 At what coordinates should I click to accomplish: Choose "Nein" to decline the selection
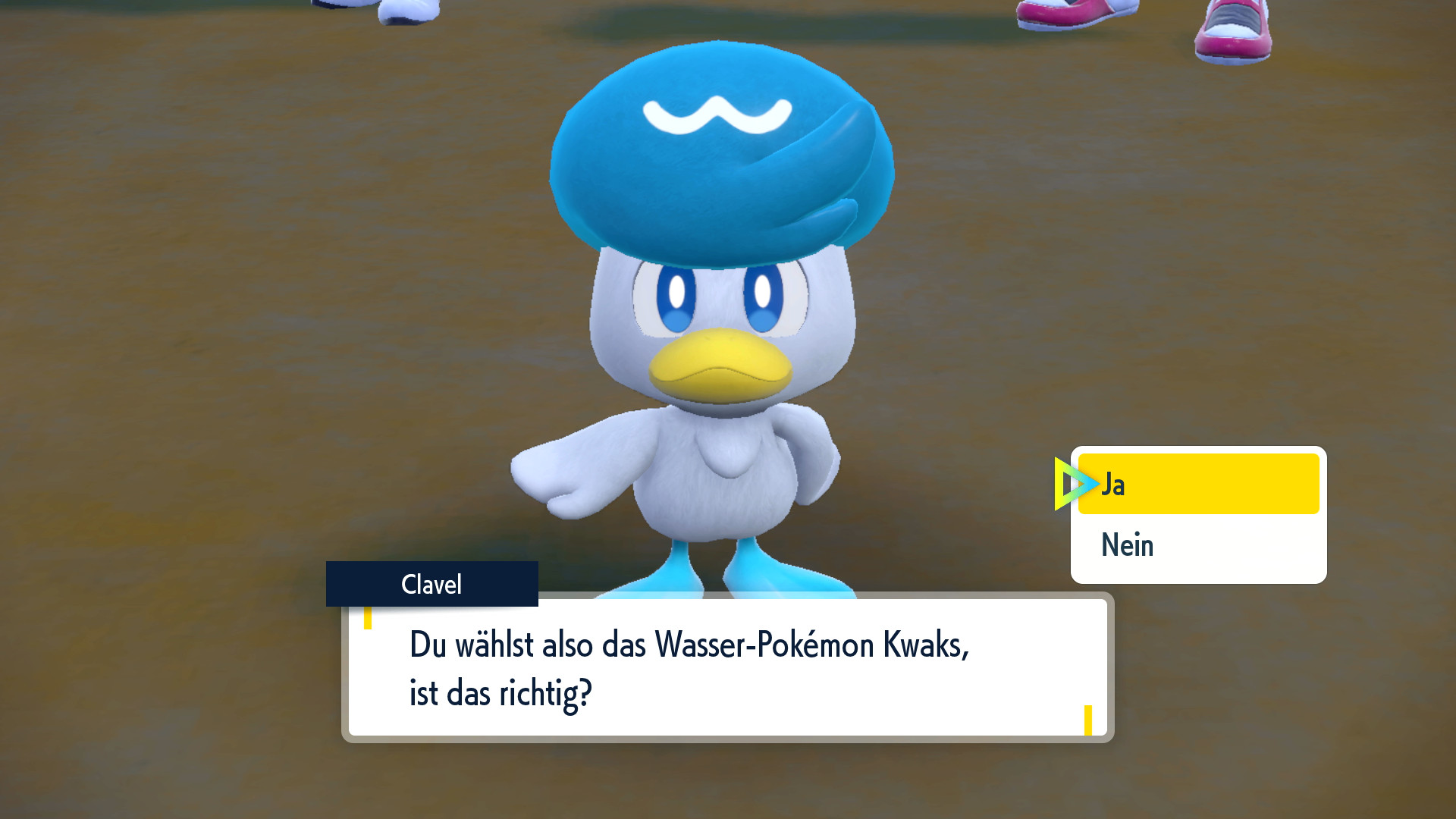(x=1128, y=544)
